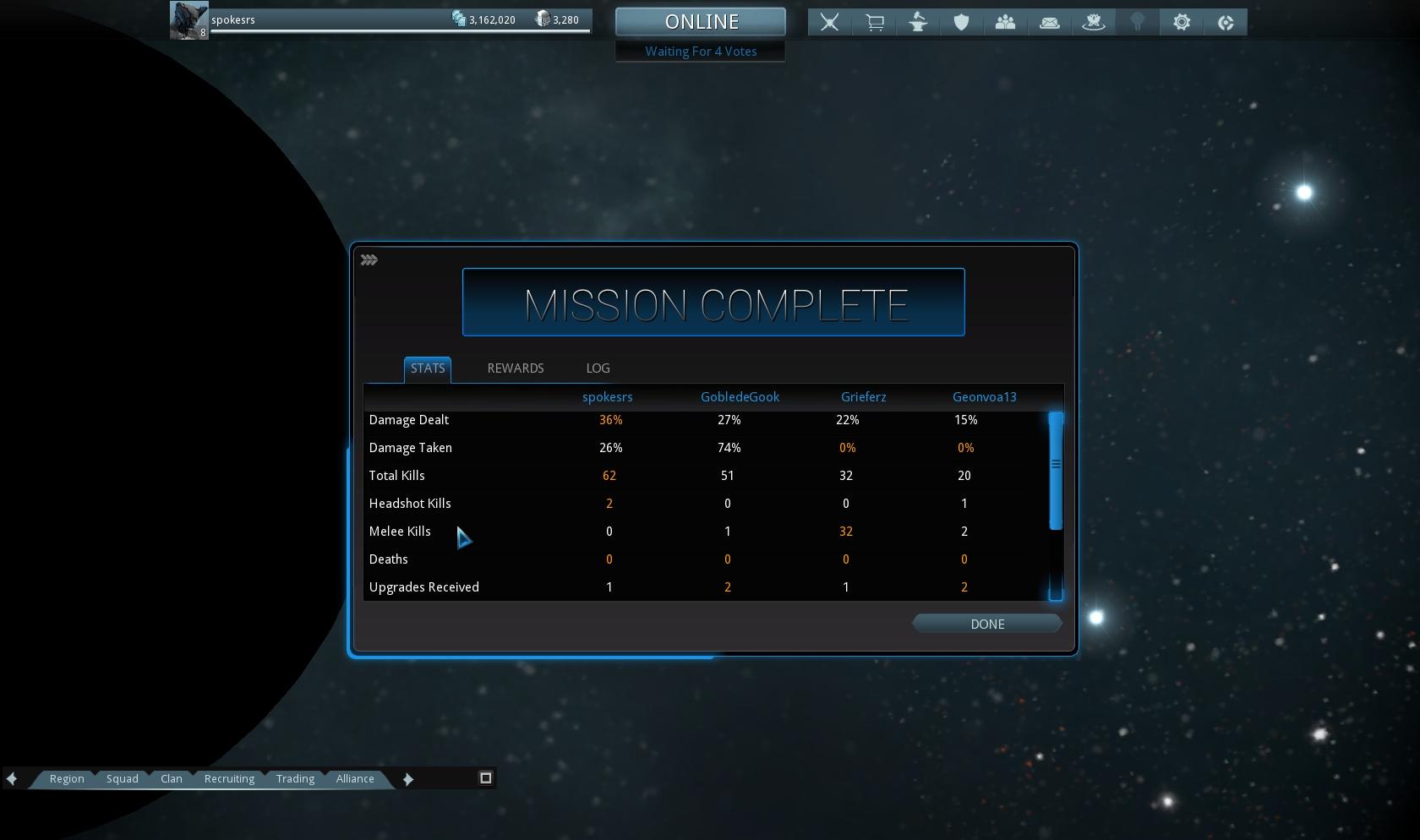Open the friends group icon

tap(1005, 23)
